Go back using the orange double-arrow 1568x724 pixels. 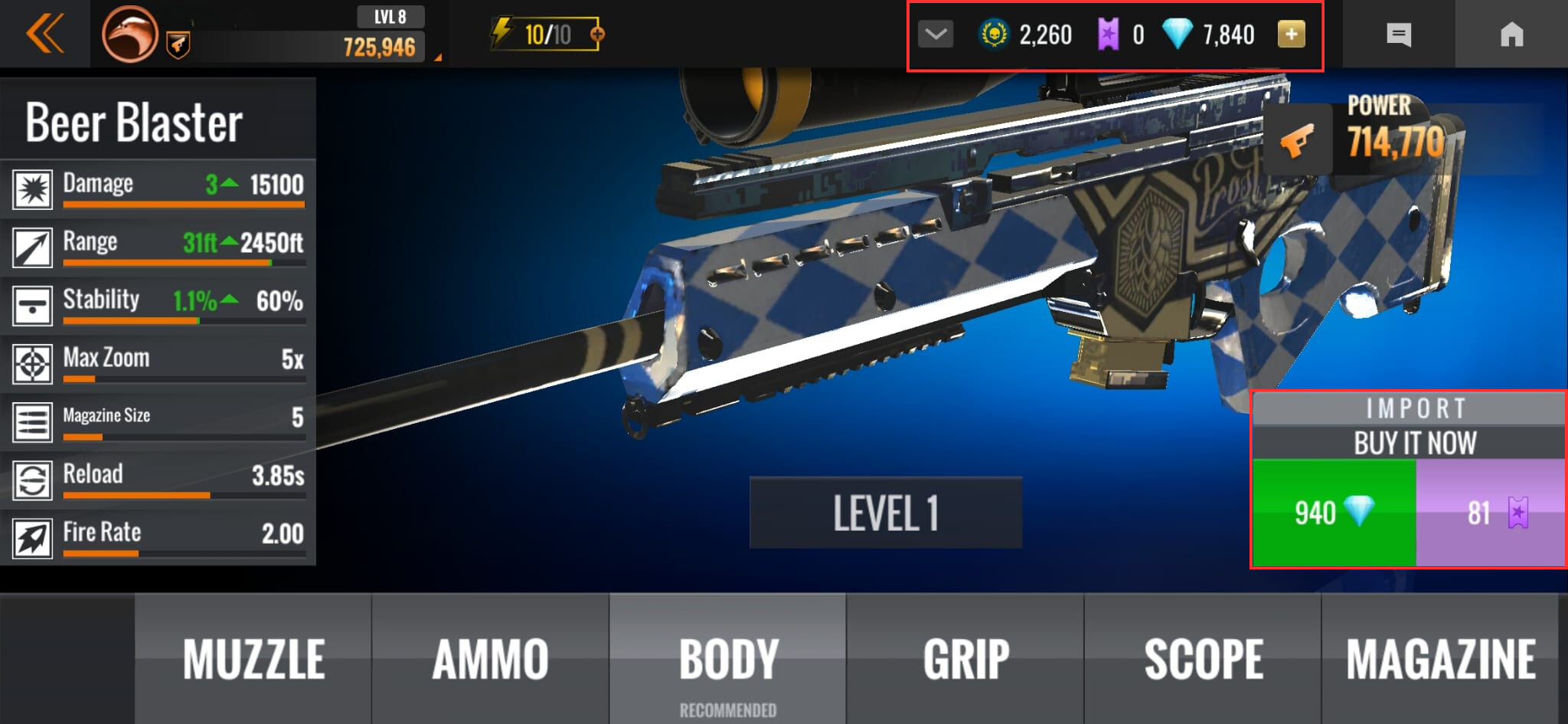pos(44,34)
